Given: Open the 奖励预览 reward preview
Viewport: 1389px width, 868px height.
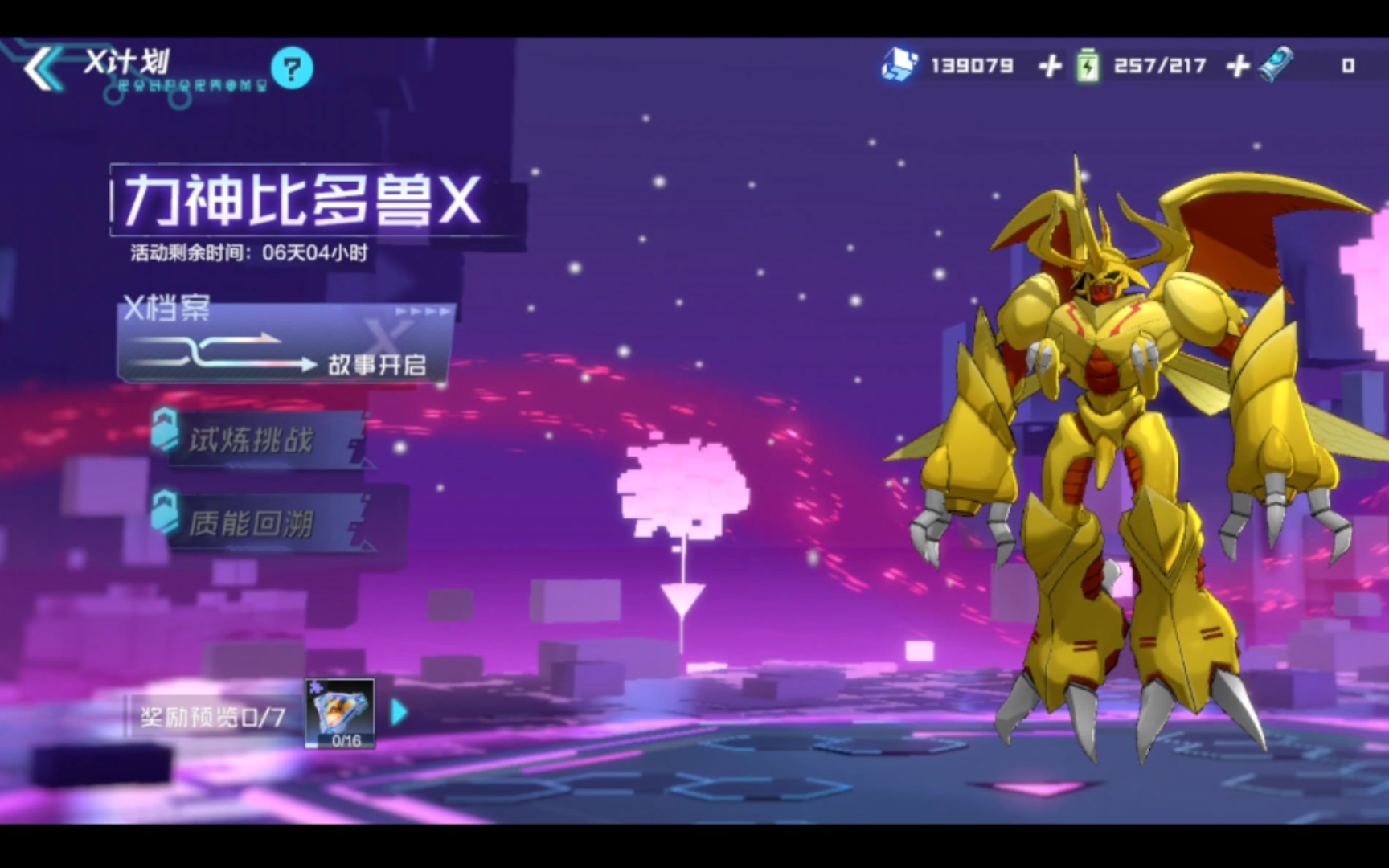Looking at the screenshot, I should 212,716.
